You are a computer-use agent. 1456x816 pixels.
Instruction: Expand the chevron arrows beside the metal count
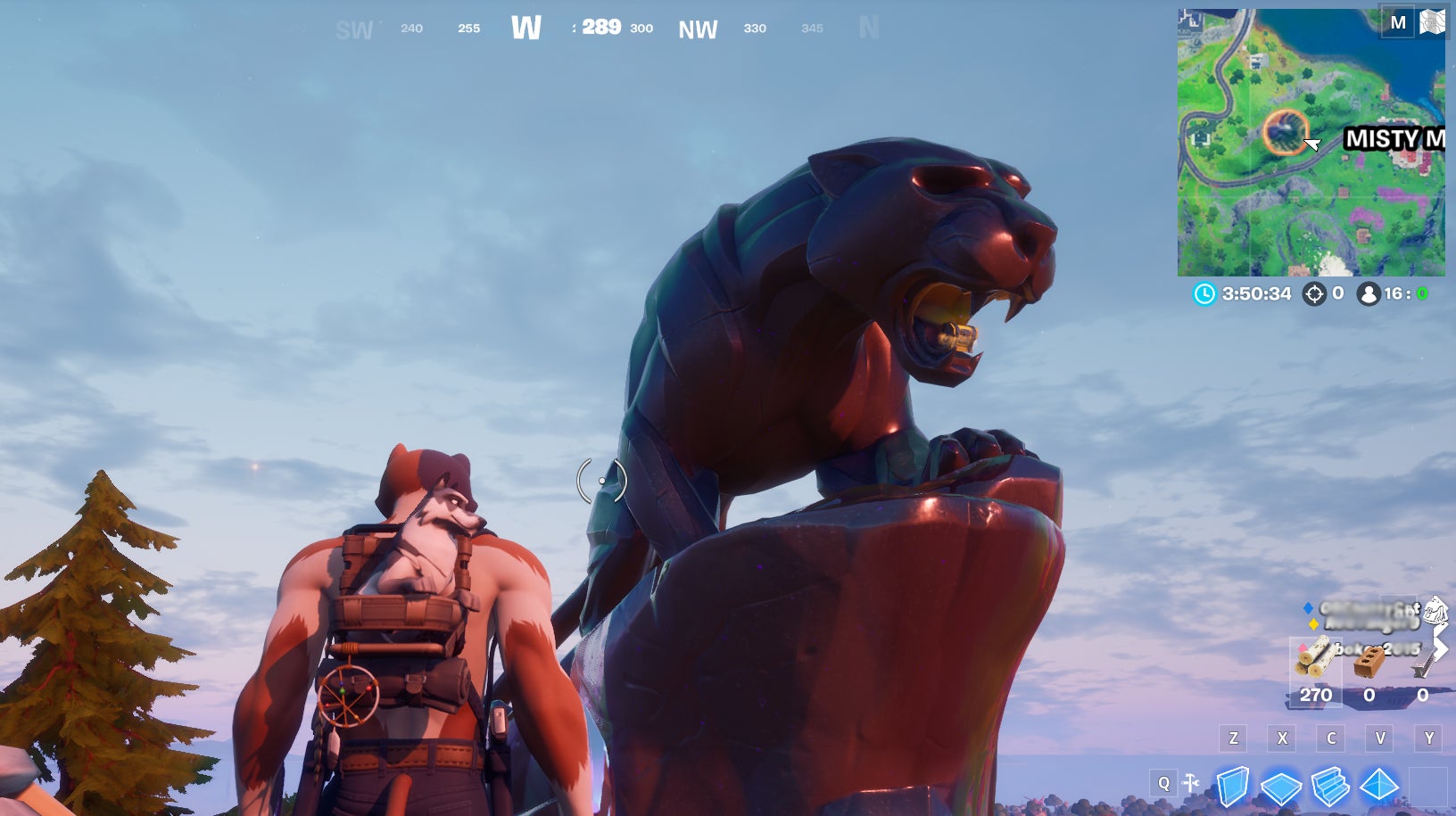click(x=1440, y=648)
